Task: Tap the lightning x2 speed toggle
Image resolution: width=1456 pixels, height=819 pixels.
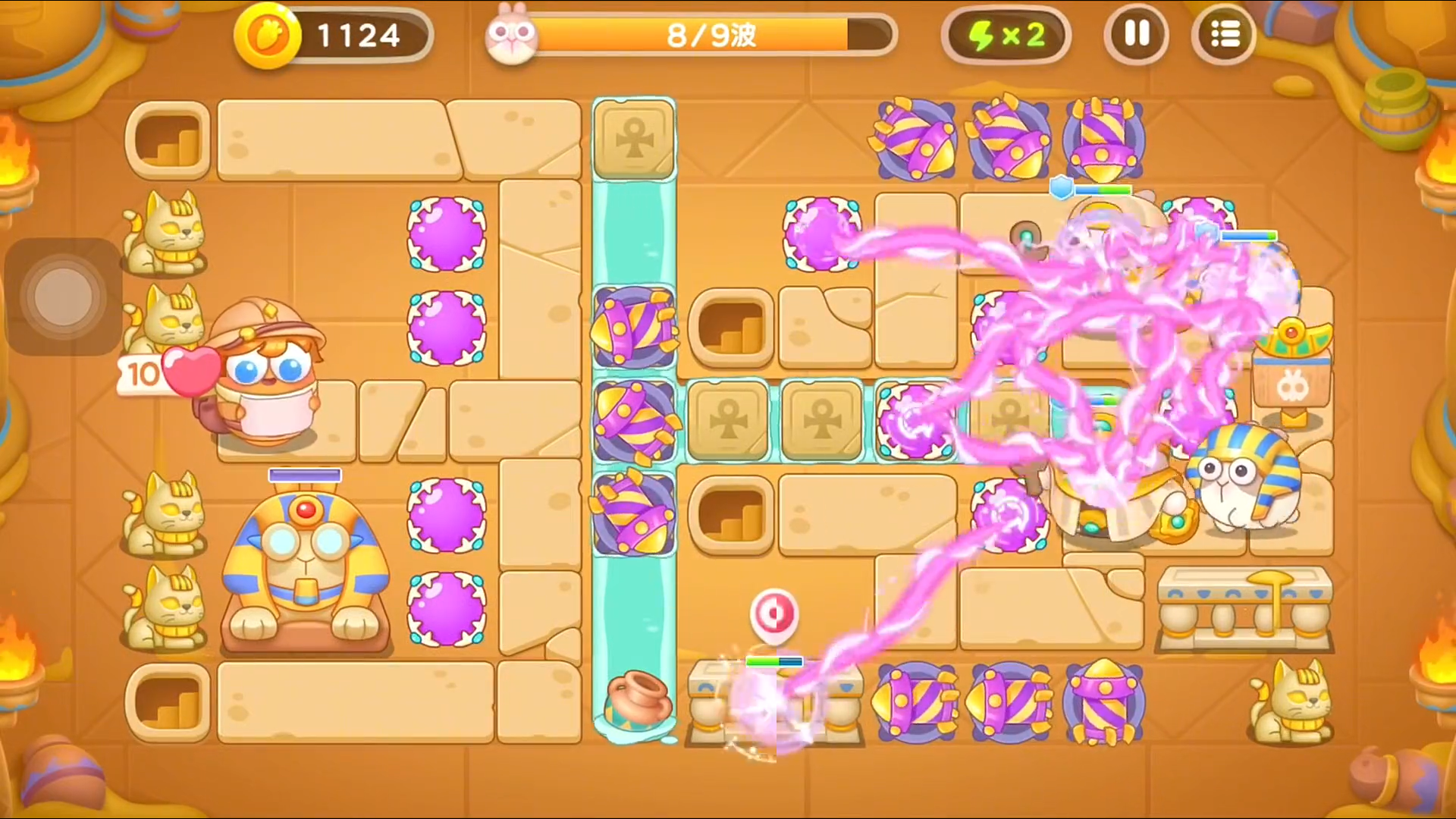Action: click(1006, 34)
